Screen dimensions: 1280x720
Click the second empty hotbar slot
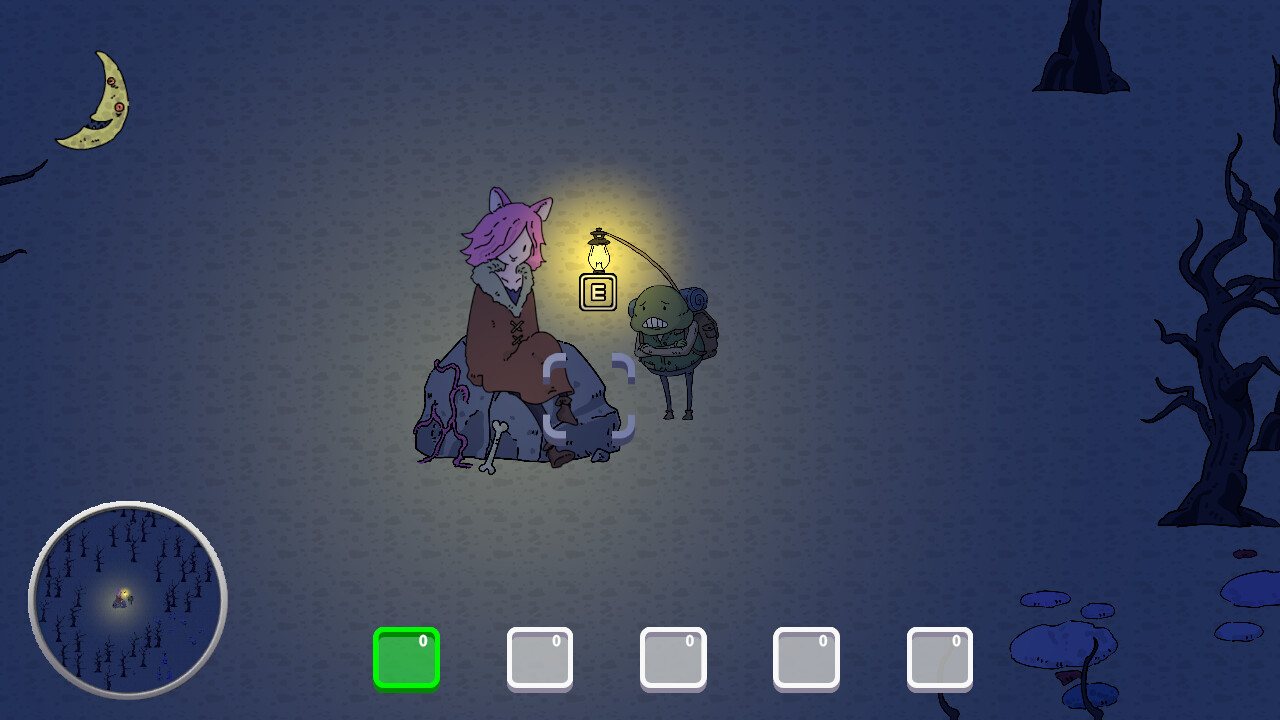coord(539,657)
